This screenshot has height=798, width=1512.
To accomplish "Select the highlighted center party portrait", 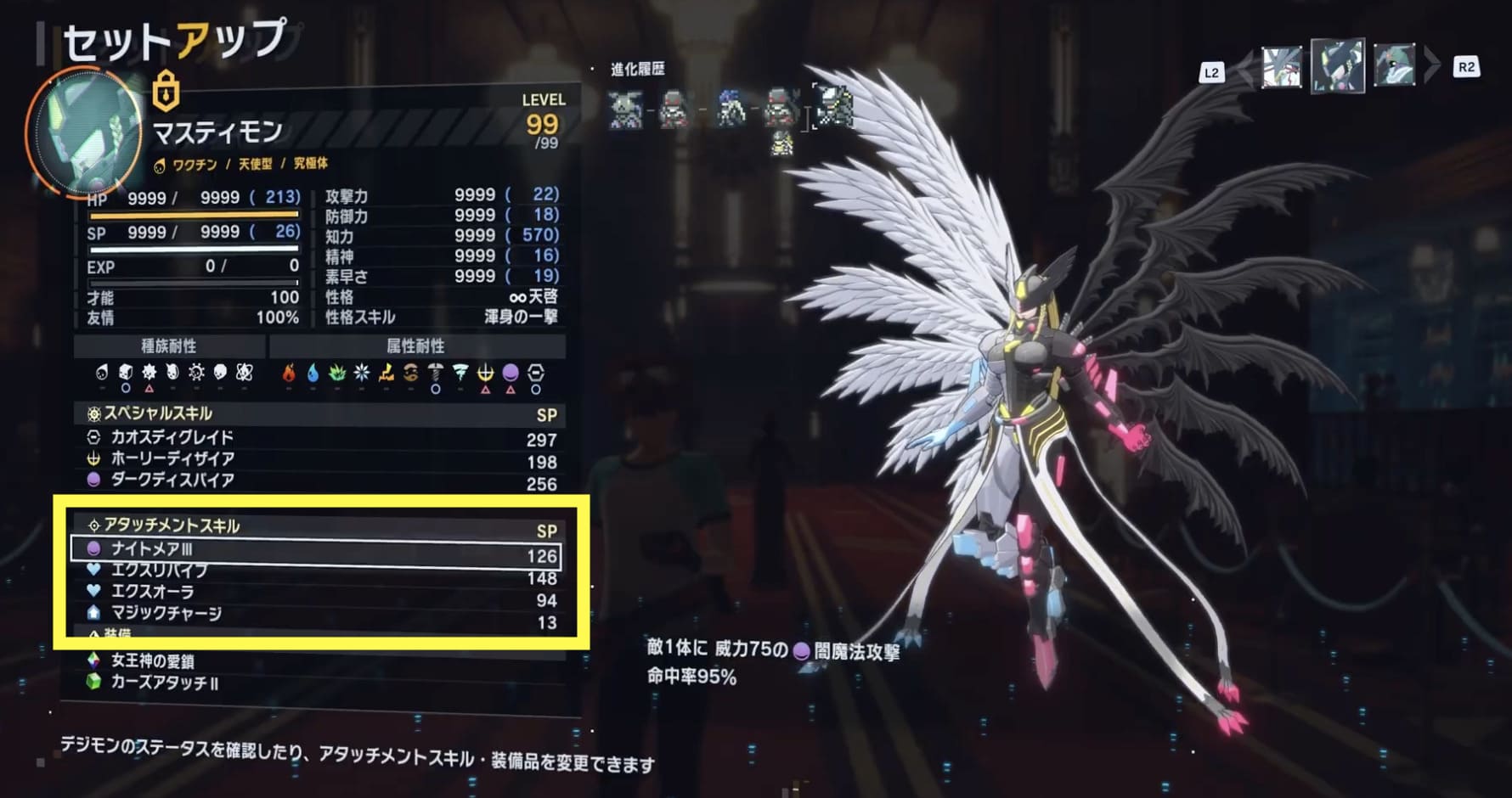I will [x=1337, y=65].
